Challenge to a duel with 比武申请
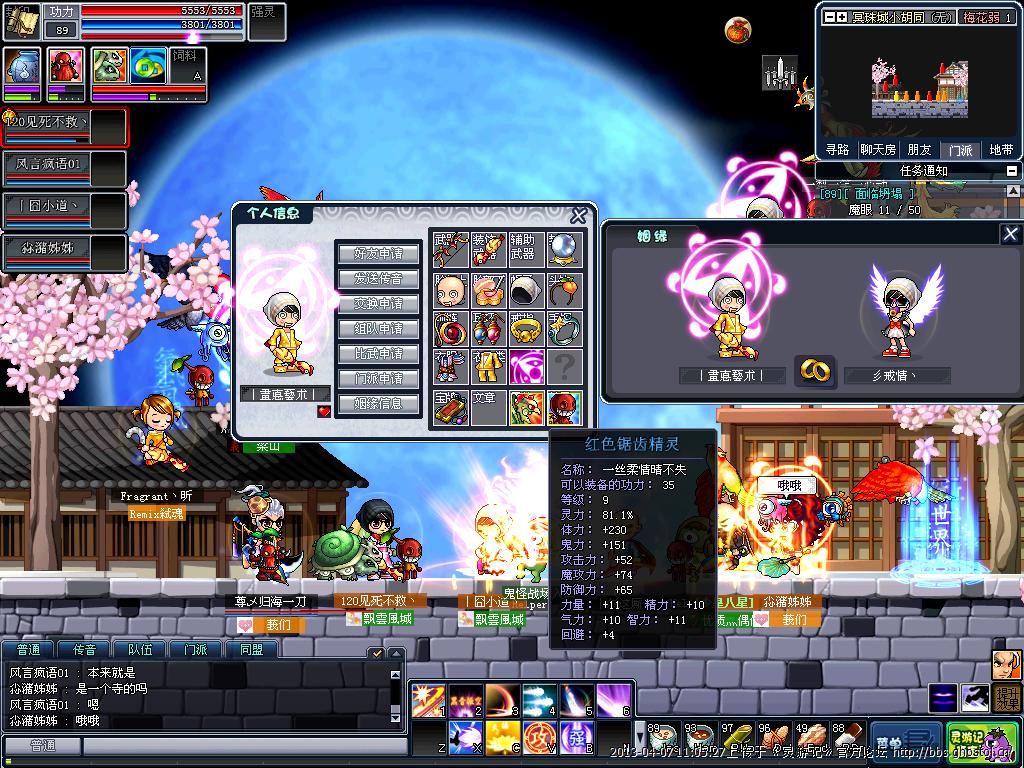This screenshot has width=1024, height=768. tap(378, 354)
